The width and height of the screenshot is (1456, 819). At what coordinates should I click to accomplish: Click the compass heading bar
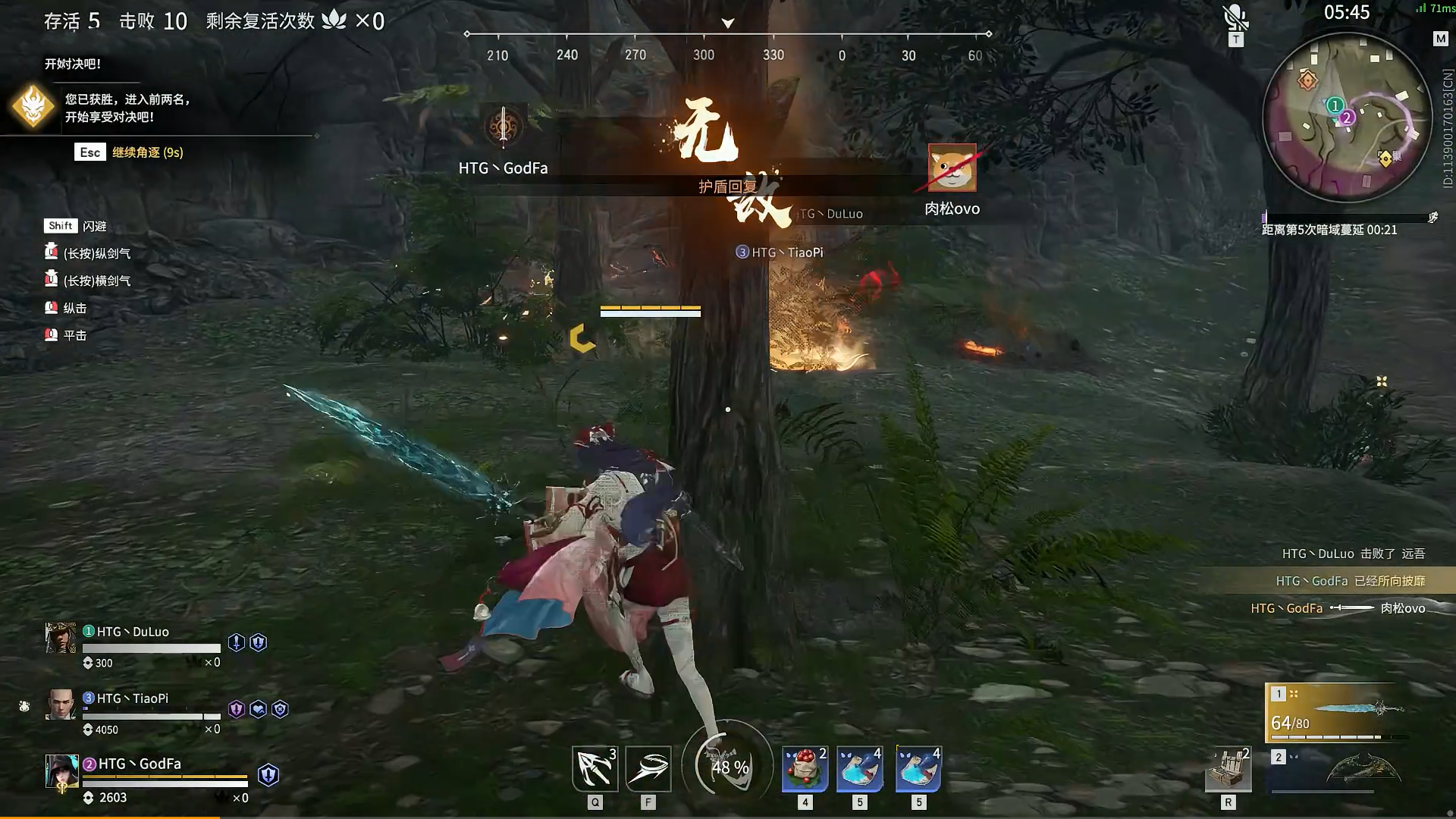click(728, 35)
